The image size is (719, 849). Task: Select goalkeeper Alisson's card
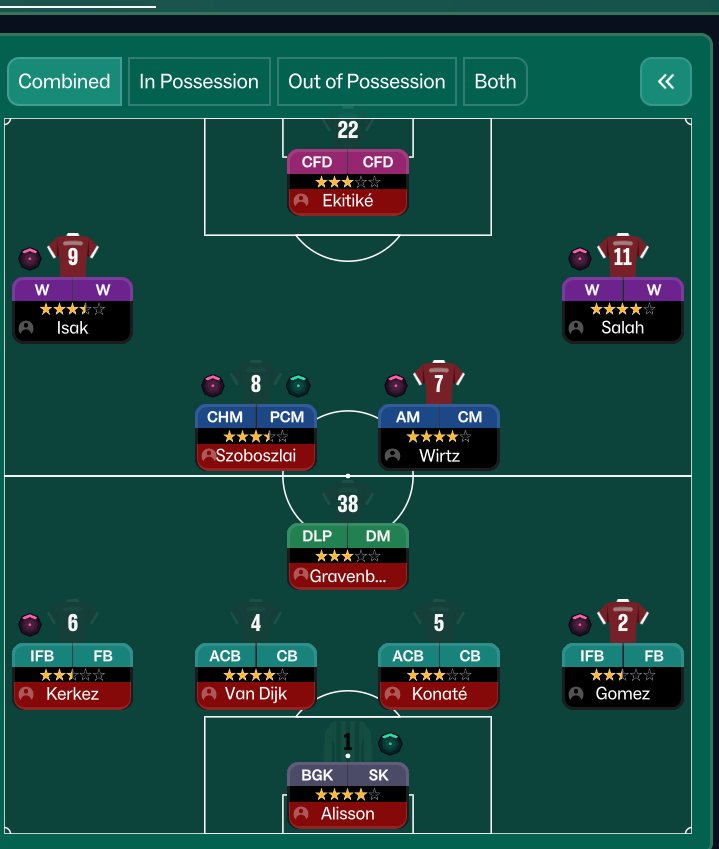[347, 795]
